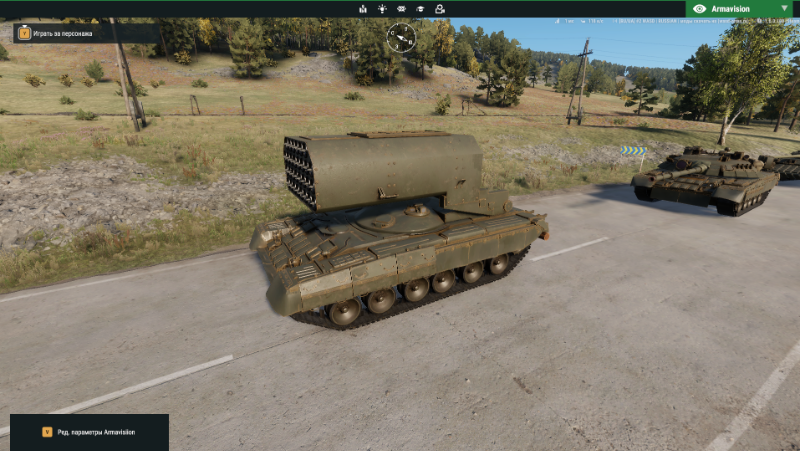Click the compass dial below the toolbar

pyautogui.click(x=401, y=38)
